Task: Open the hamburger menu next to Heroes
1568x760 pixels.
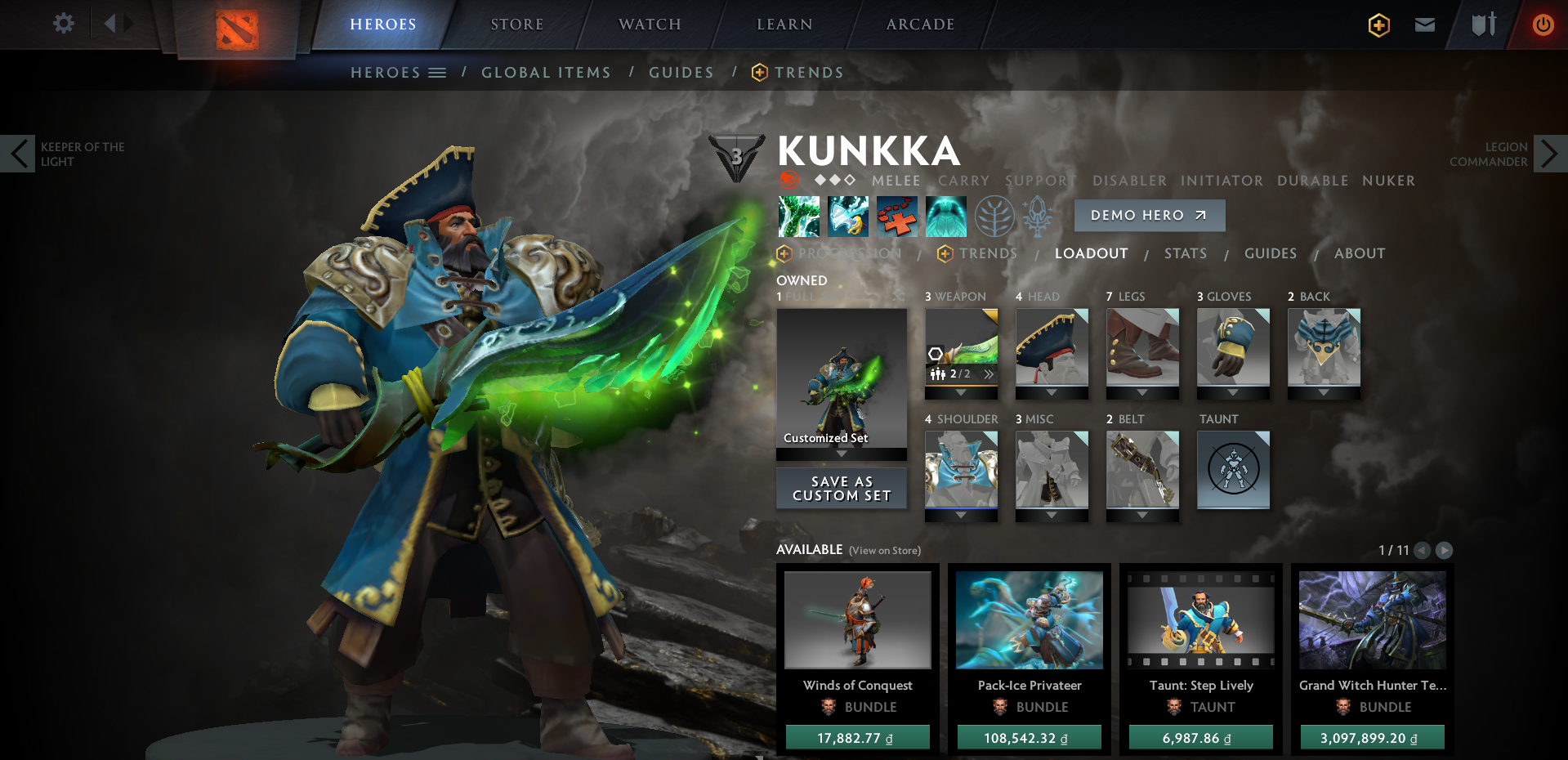Action: pyautogui.click(x=438, y=72)
